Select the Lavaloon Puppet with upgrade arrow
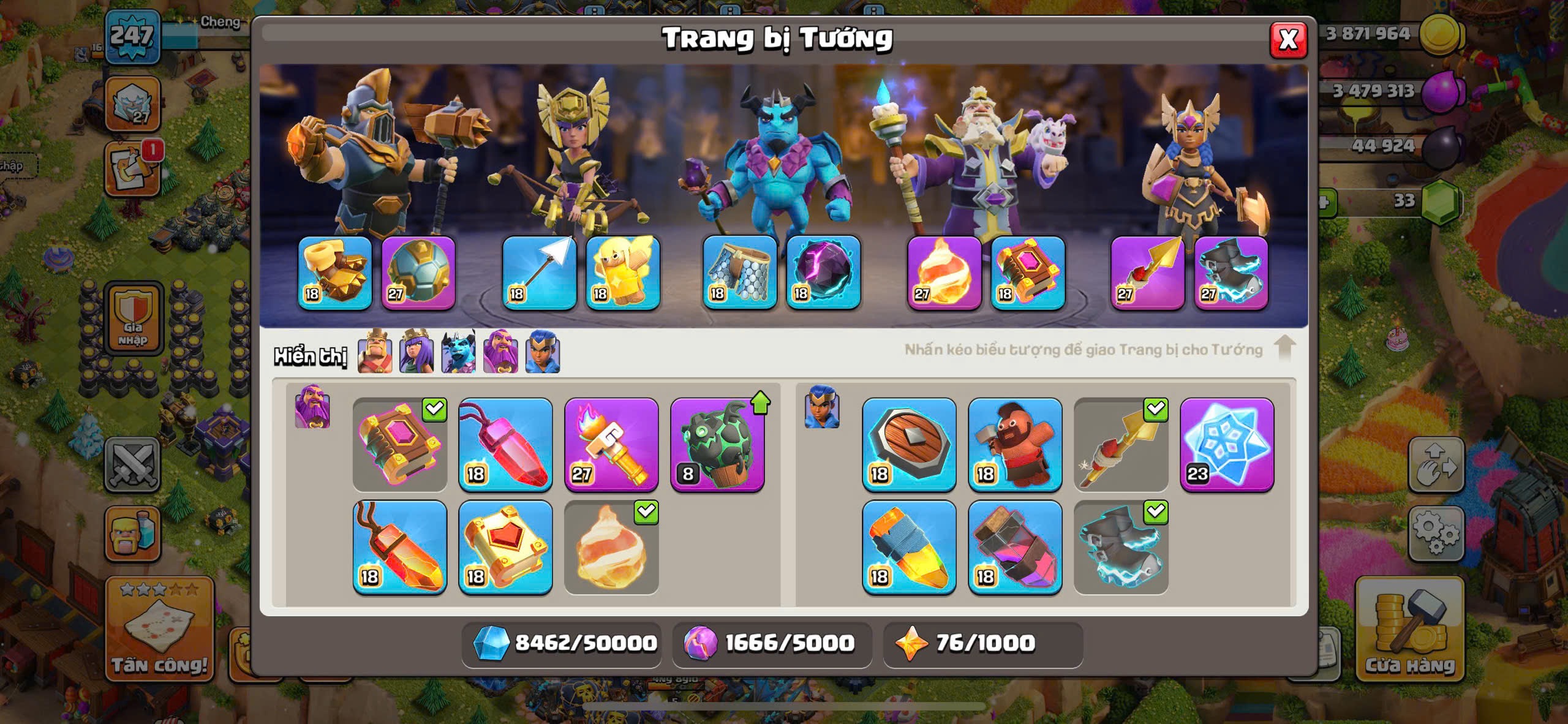This screenshot has width=1568, height=724. tap(717, 445)
